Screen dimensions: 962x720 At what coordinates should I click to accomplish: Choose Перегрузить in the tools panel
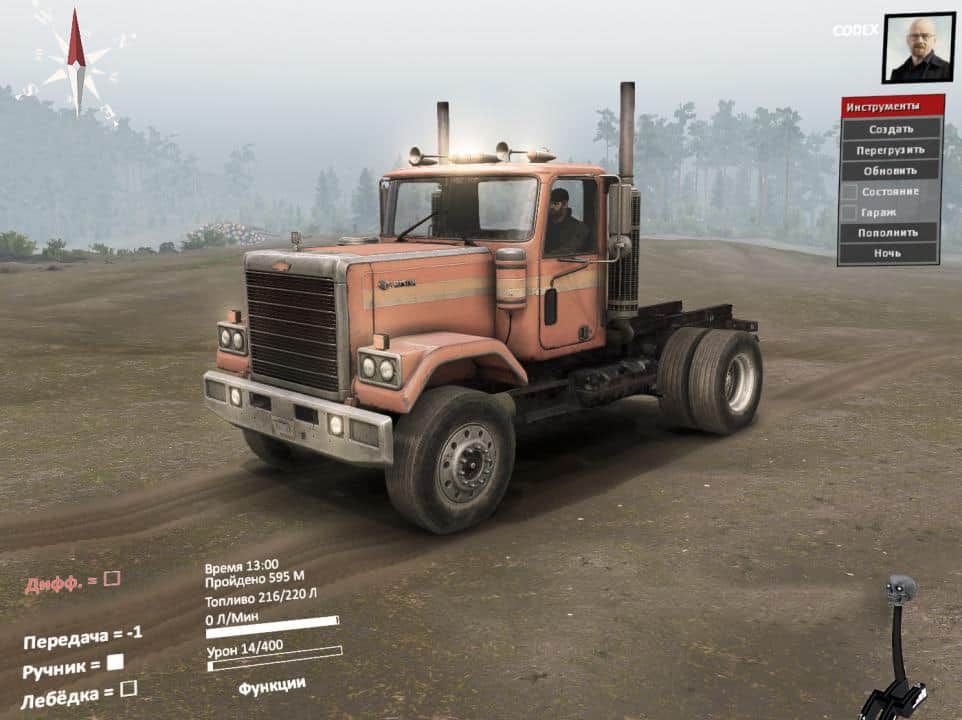(x=890, y=150)
